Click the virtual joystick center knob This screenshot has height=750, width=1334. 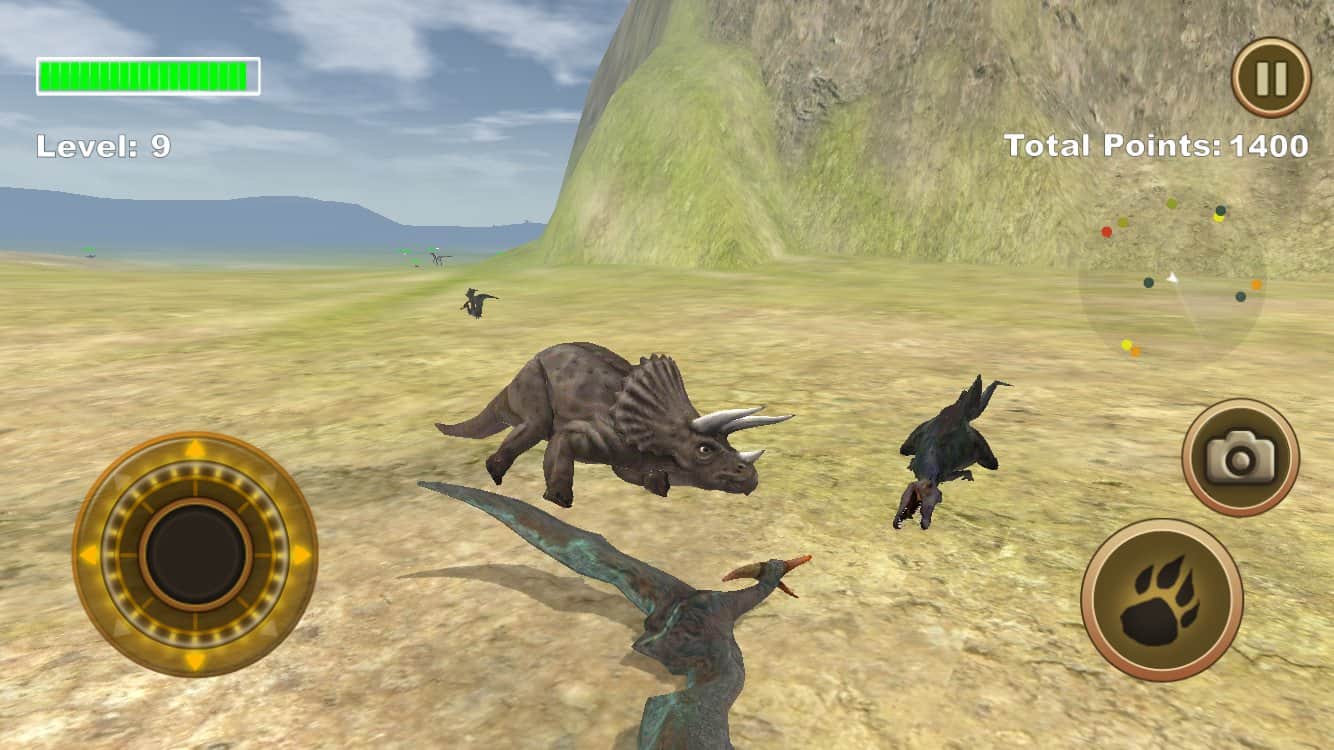click(195, 553)
